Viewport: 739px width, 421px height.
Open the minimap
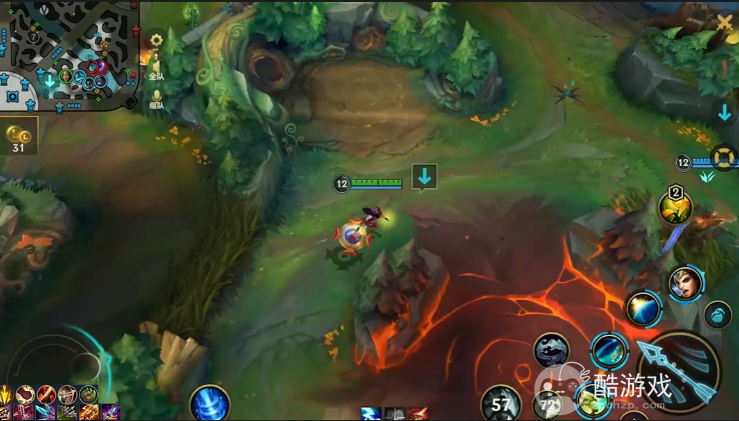coord(69,55)
